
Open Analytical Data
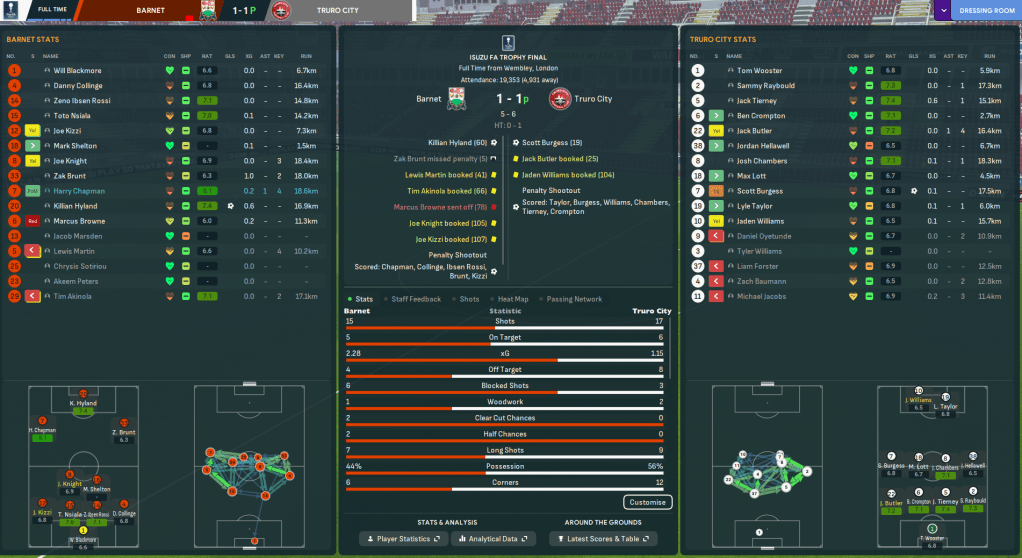point(491,539)
